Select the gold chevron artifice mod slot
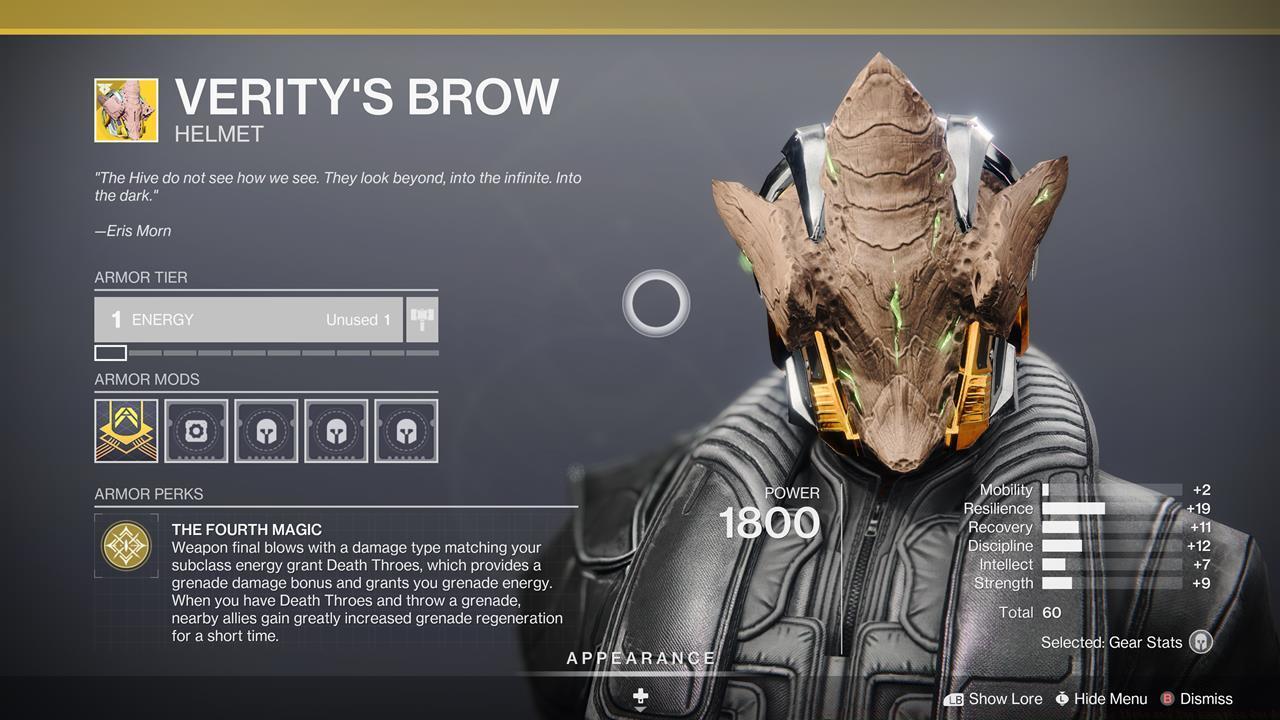1280x720 pixels. [126, 431]
